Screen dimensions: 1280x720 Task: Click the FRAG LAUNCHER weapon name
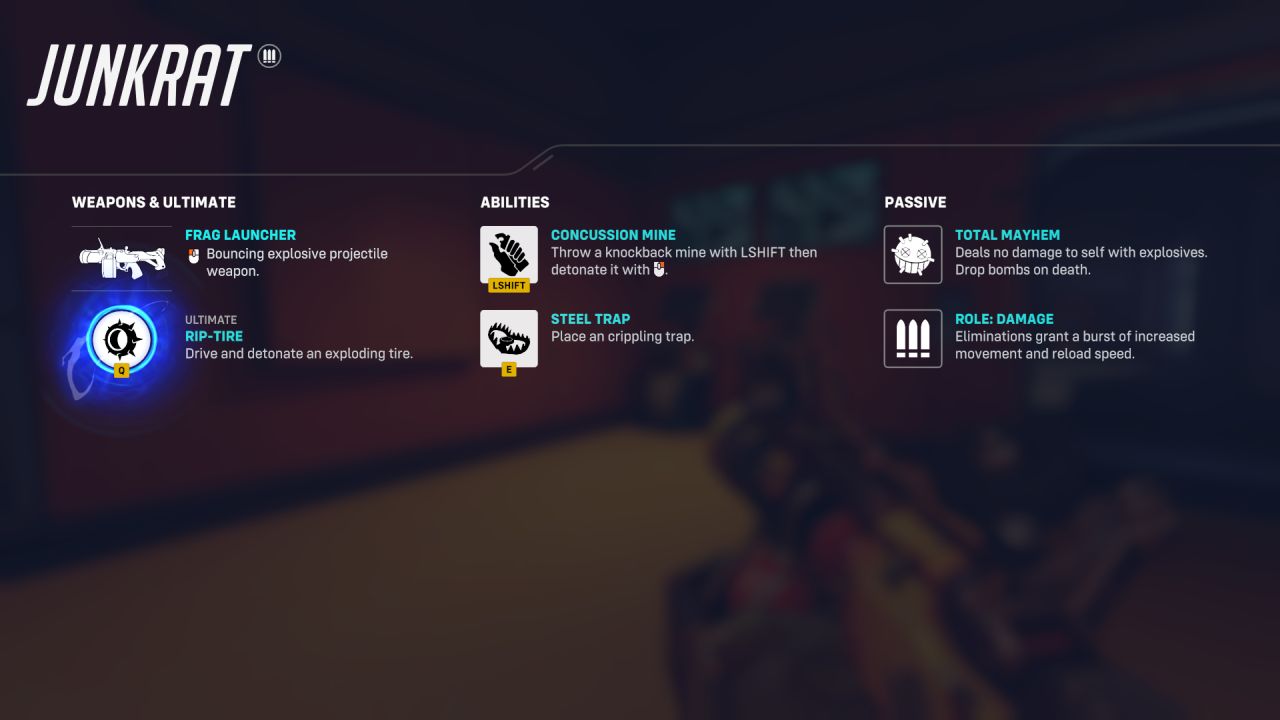[x=240, y=234]
